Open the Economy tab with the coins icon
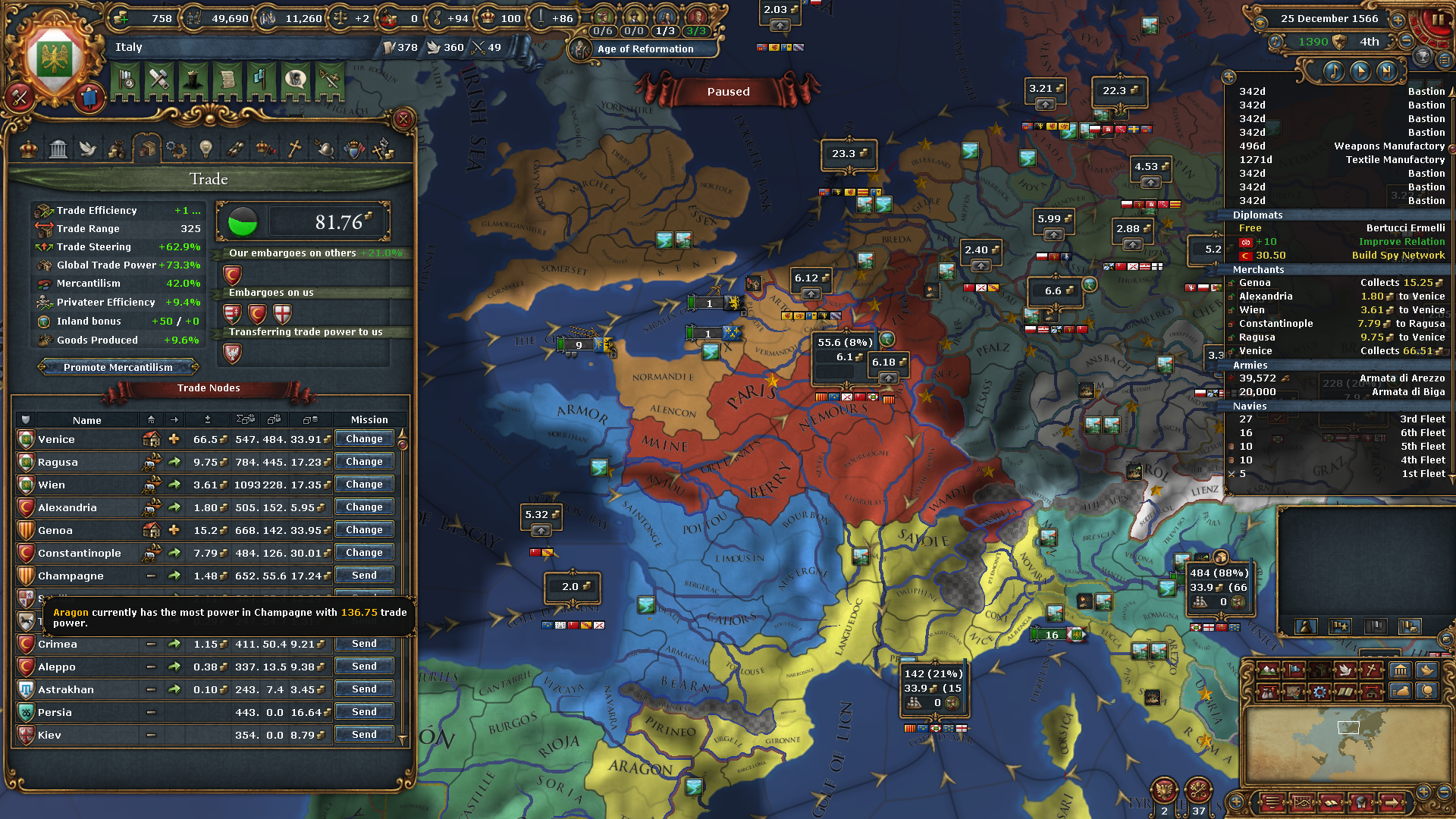Screen dimensions: 1456x819 tap(118, 149)
